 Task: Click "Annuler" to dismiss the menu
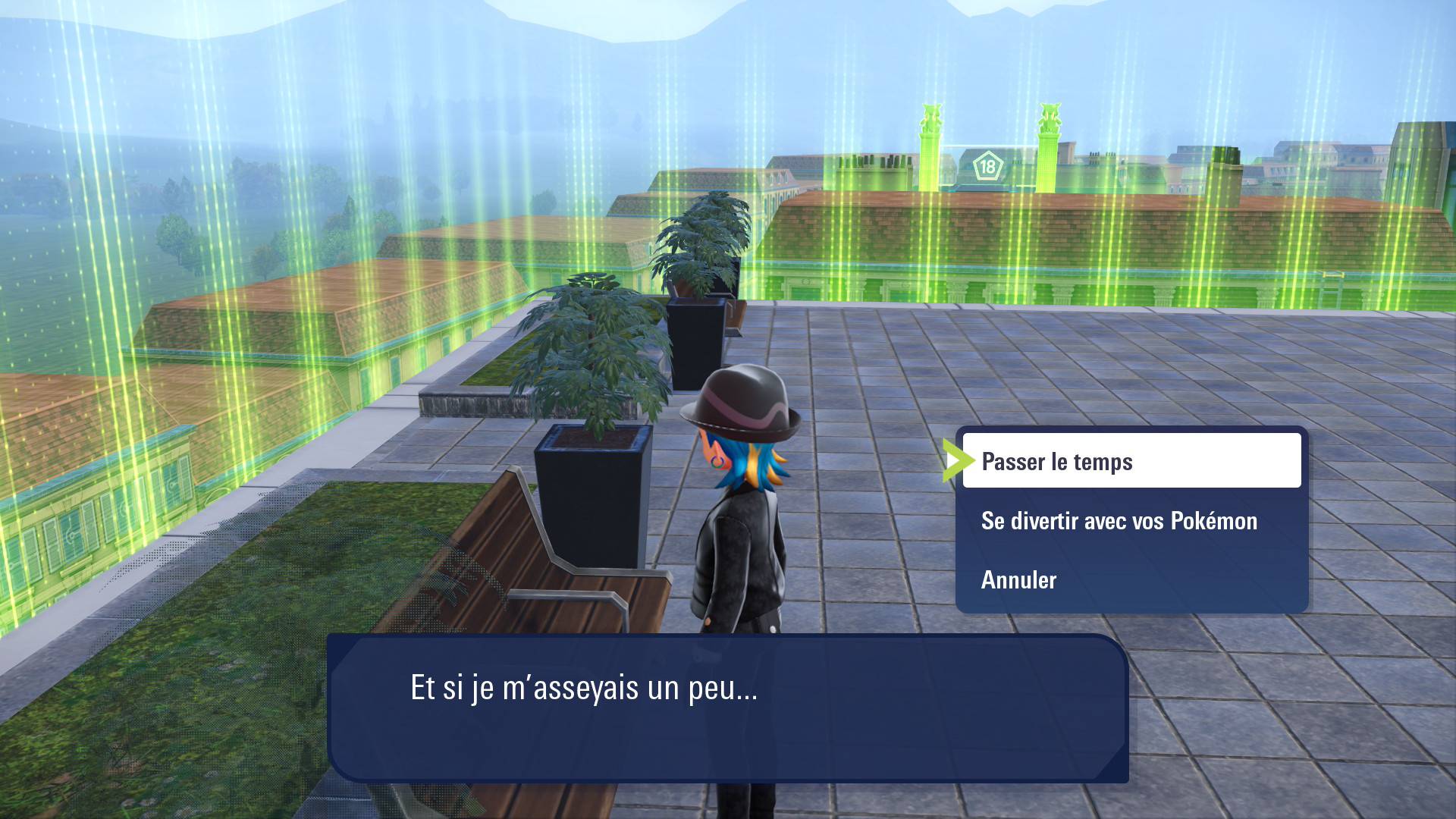click(1017, 580)
